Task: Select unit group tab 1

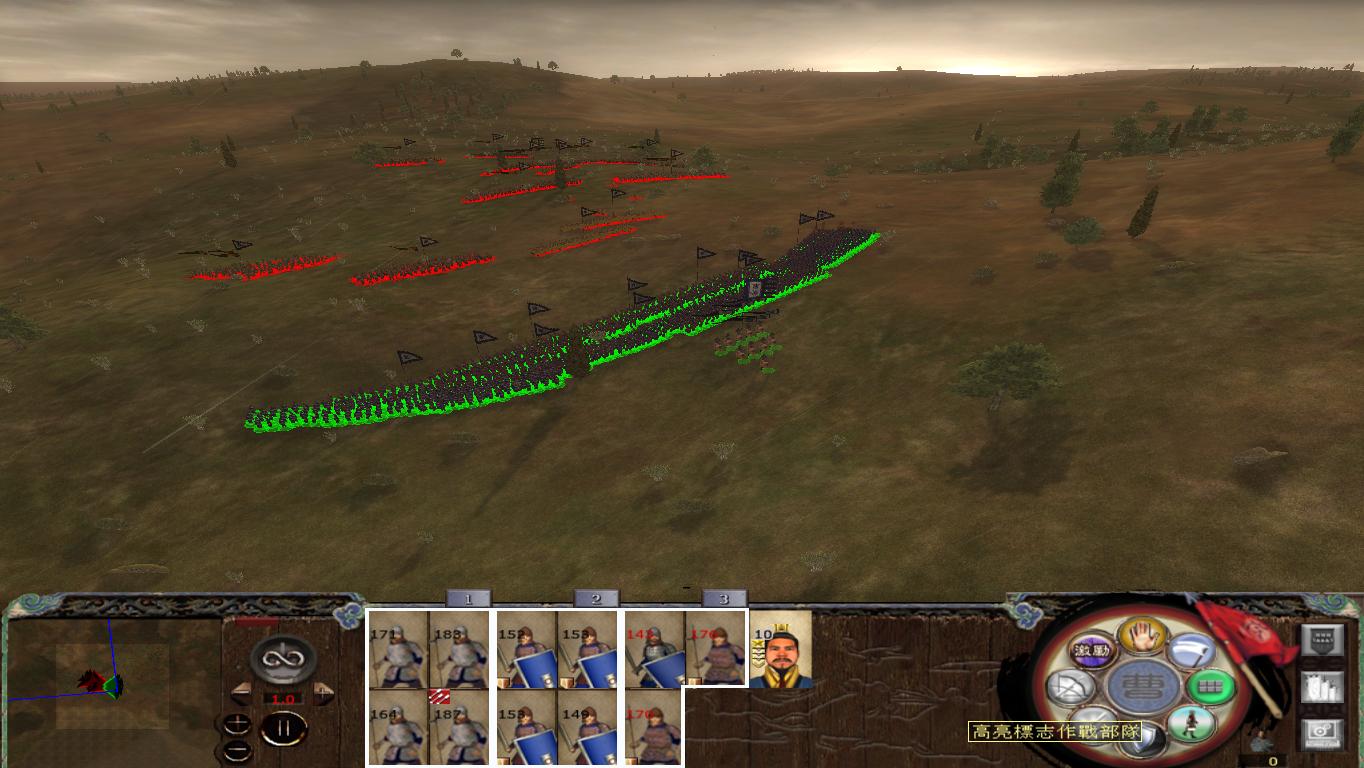Action: pos(468,598)
